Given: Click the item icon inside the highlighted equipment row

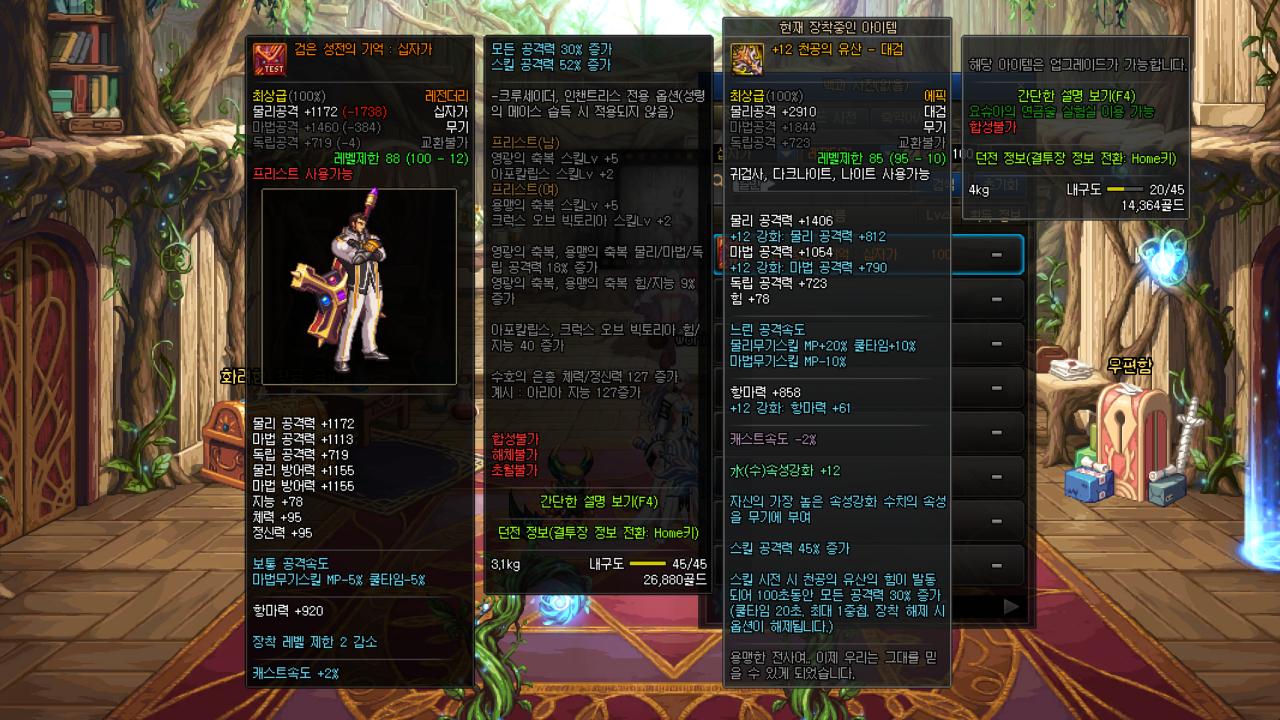Looking at the screenshot, I should [722, 255].
